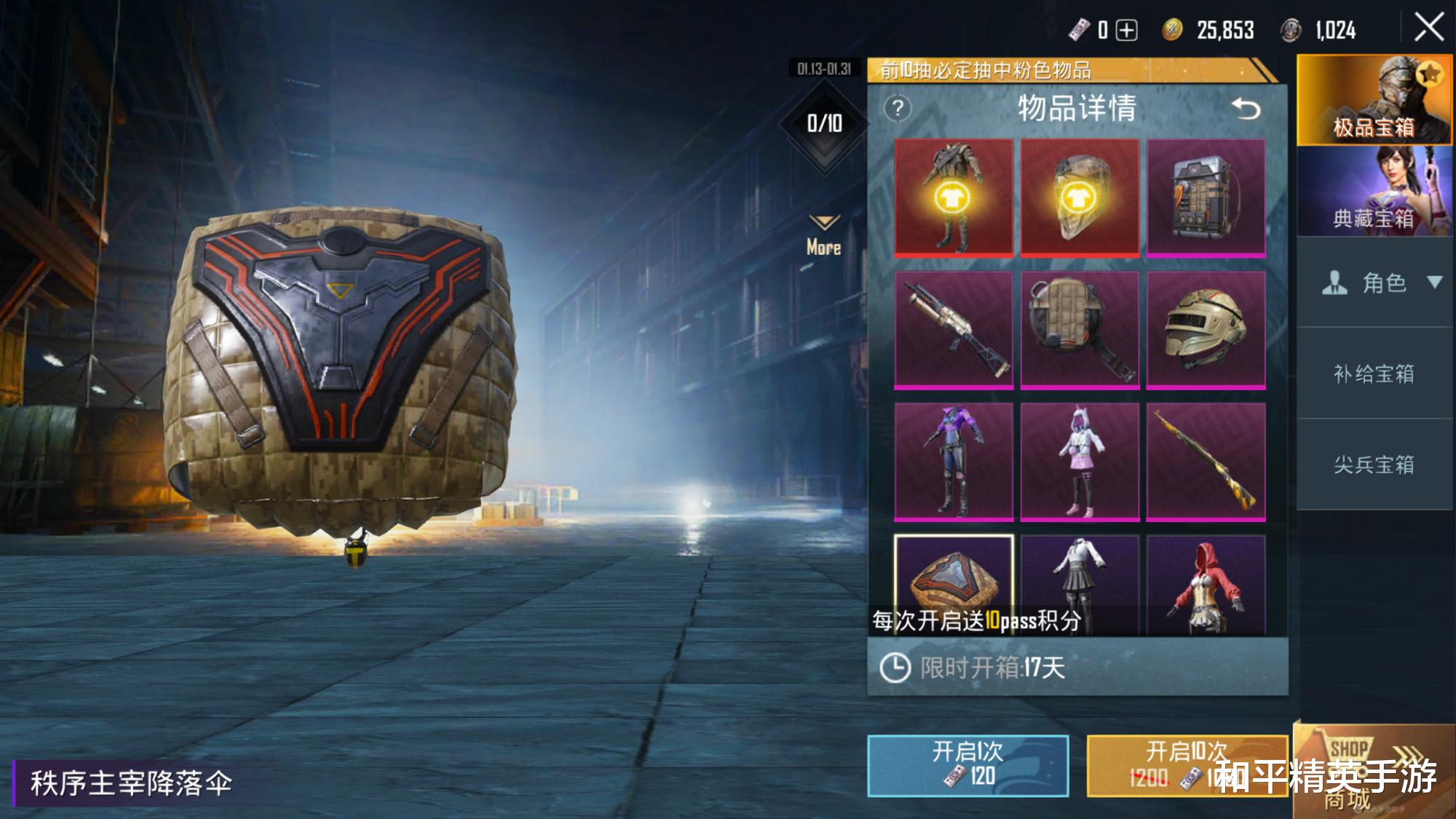Add more tickets with the plus button

pos(1127,31)
